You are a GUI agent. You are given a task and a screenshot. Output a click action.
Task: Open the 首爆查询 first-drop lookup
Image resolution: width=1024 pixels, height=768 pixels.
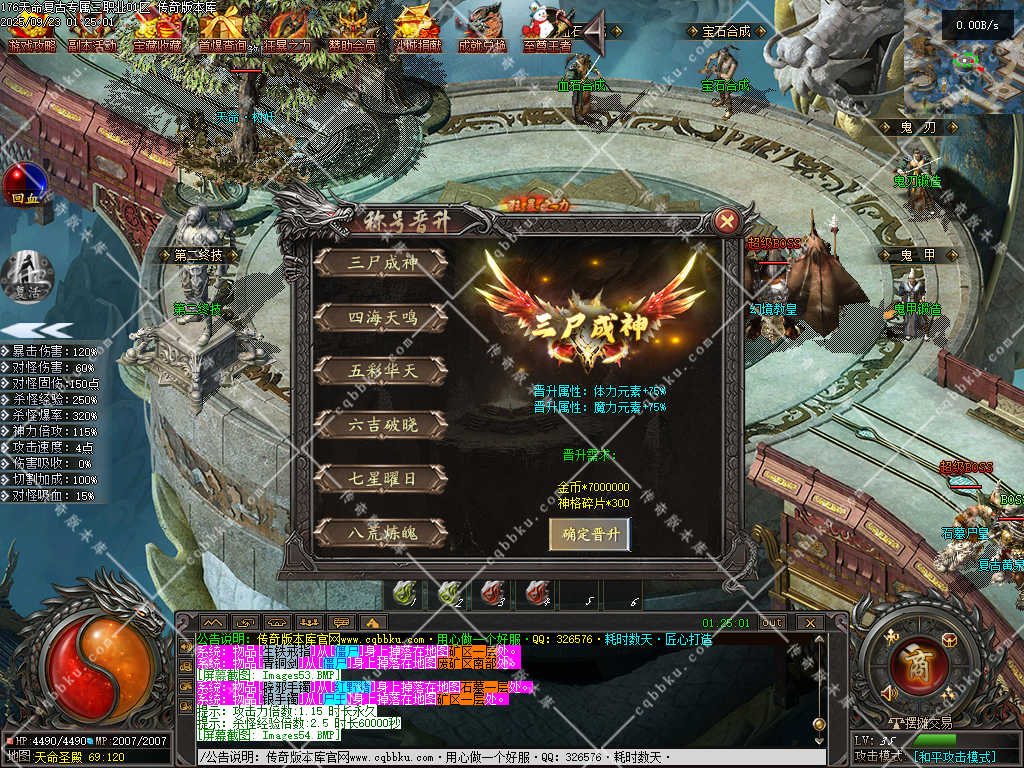pos(223,30)
